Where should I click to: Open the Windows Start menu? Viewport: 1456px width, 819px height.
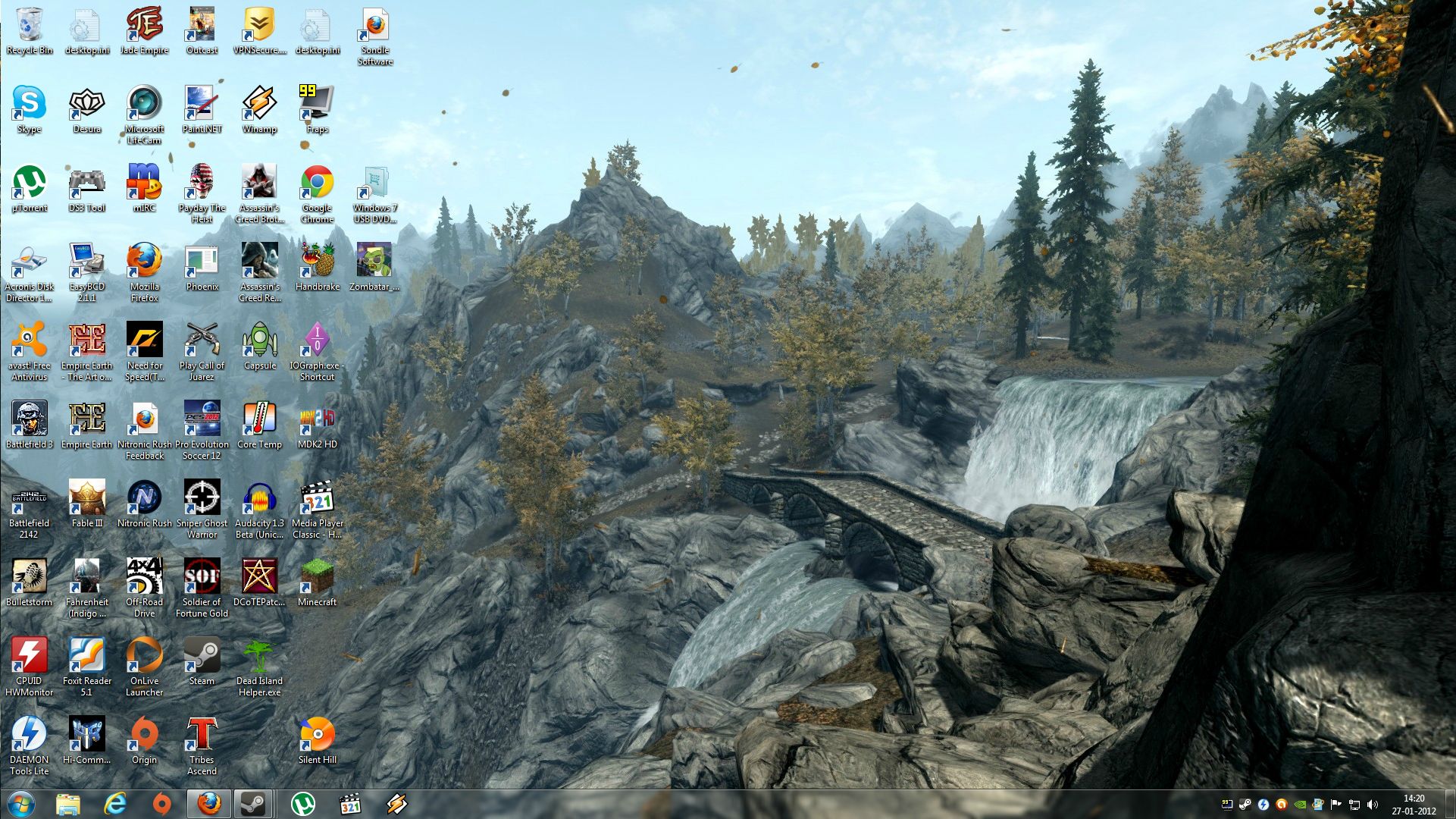click(20, 804)
